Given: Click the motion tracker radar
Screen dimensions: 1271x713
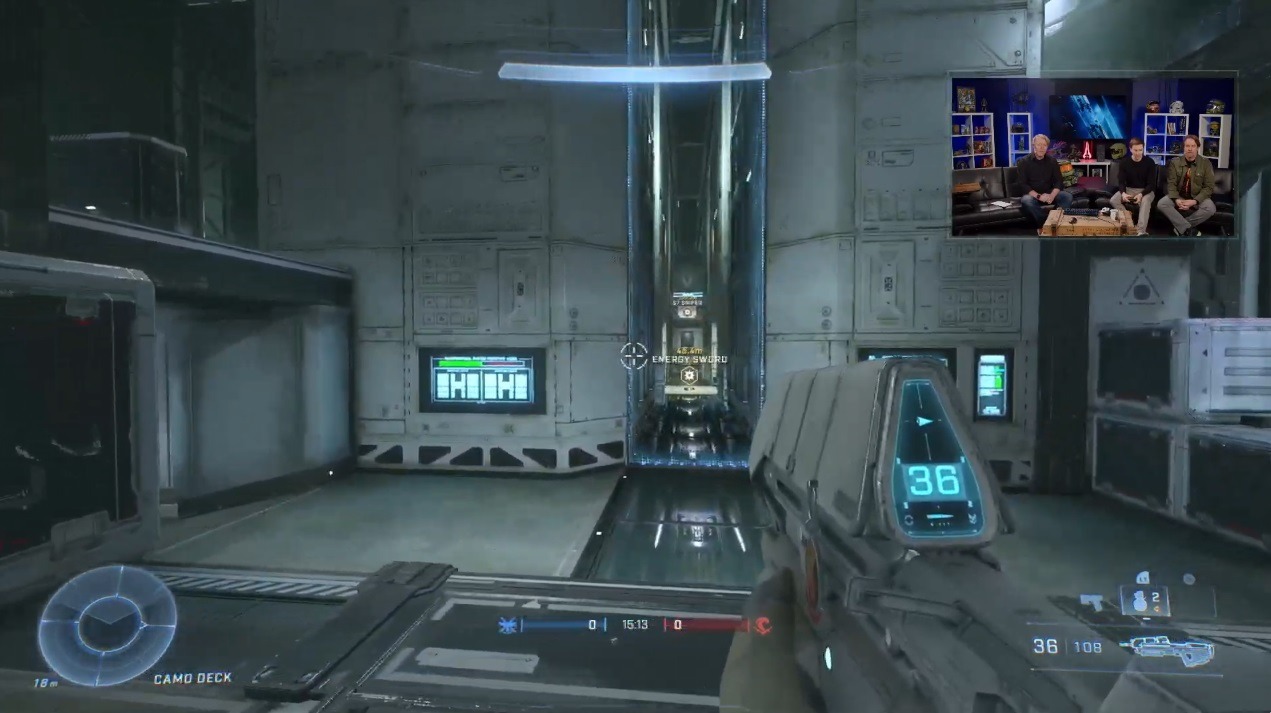Looking at the screenshot, I should pyautogui.click(x=107, y=626).
